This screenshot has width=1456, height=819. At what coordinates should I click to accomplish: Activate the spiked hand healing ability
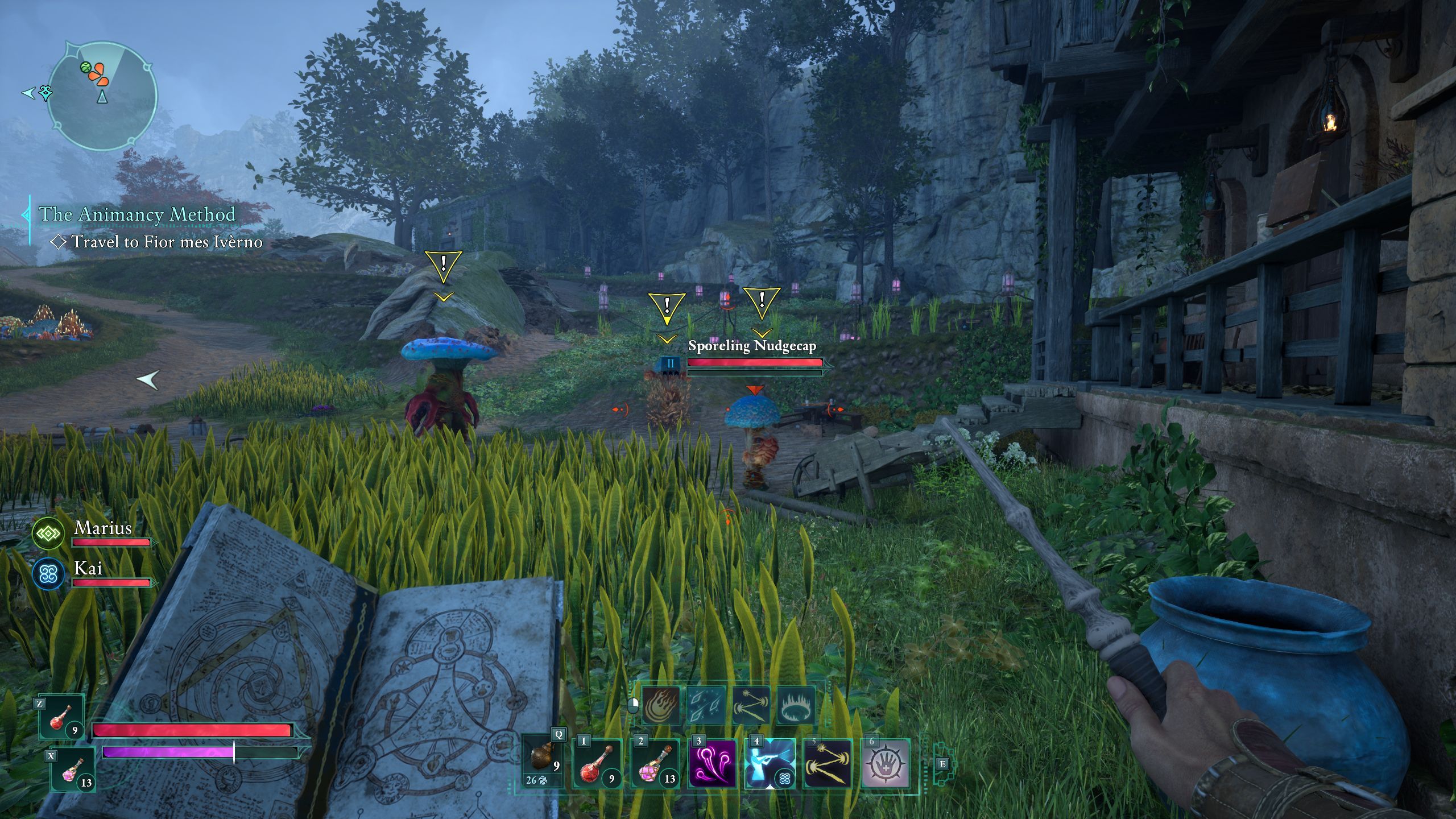886,763
